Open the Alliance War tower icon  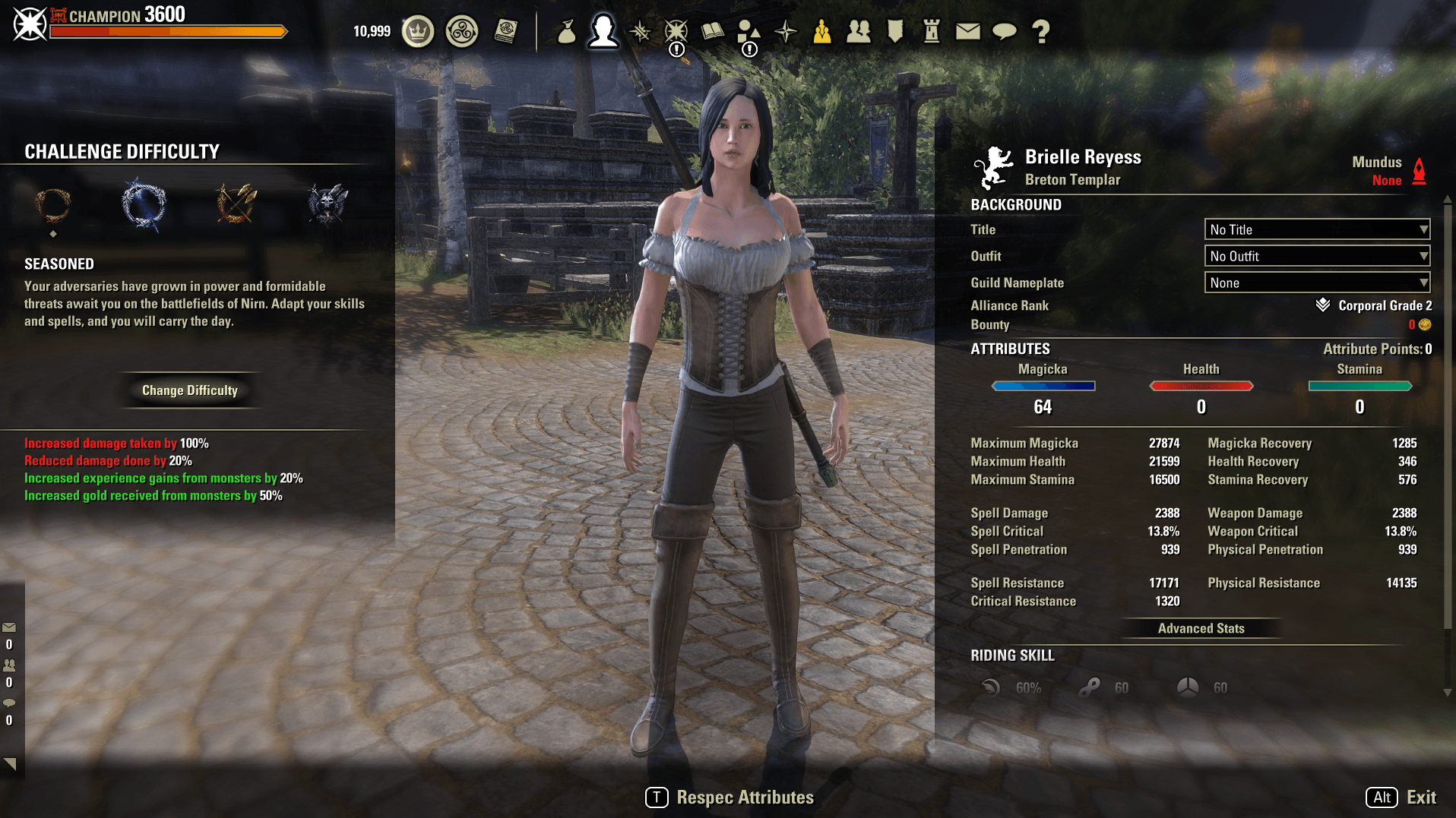[x=932, y=31]
